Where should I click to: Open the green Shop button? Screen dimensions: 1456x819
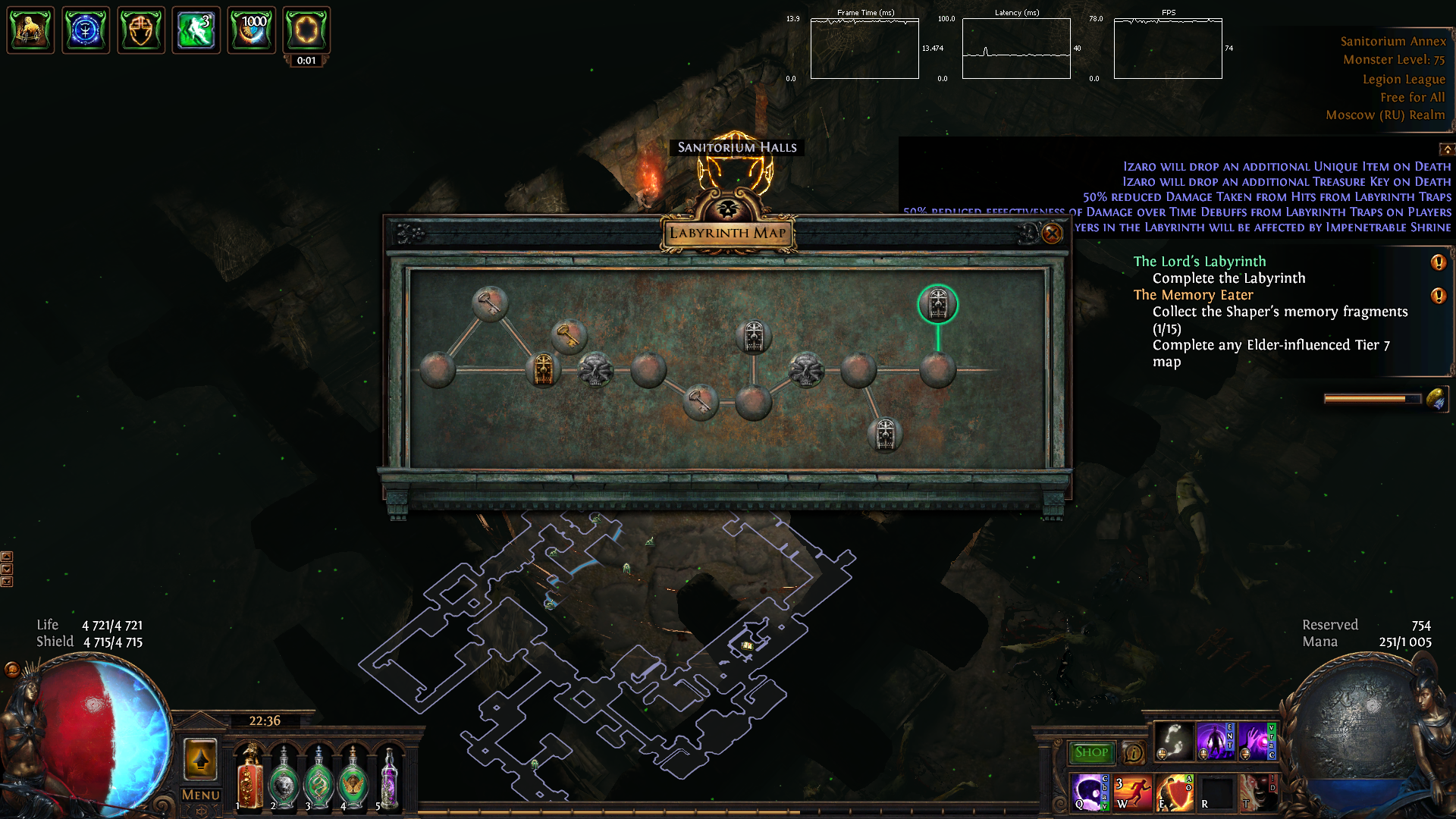pyautogui.click(x=1091, y=752)
